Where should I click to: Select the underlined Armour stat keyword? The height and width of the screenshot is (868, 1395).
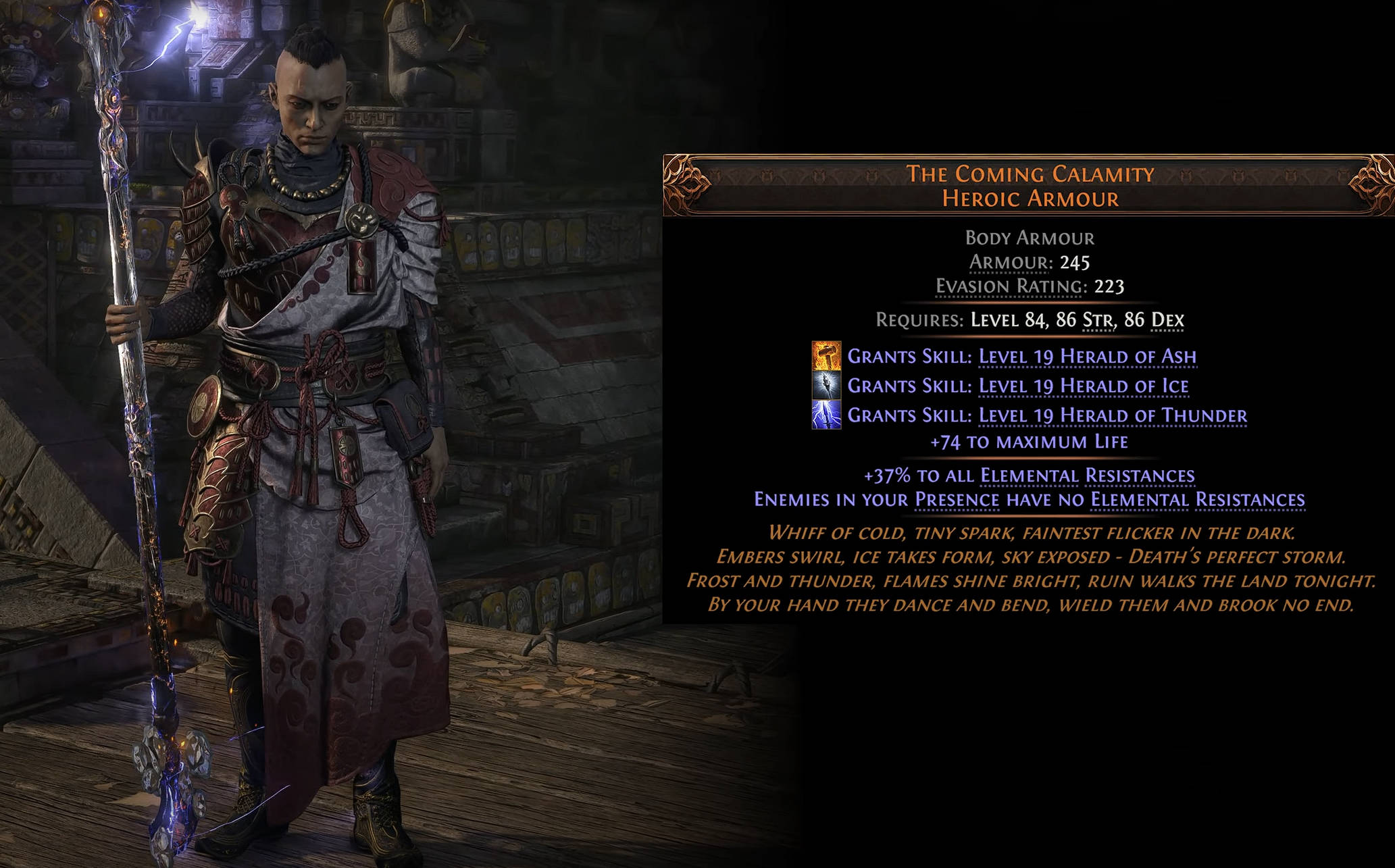pos(1009,262)
